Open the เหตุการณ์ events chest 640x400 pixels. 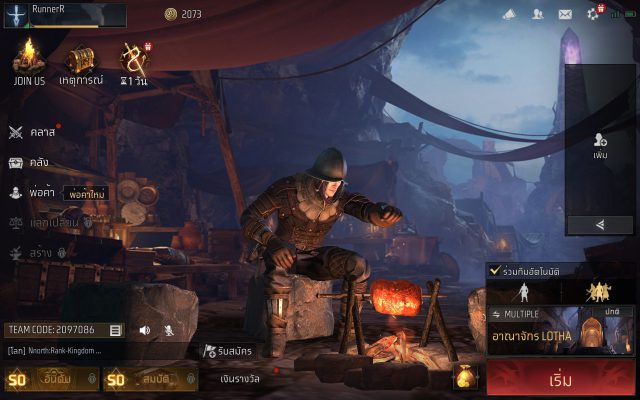pyautogui.click(x=81, y=62)
